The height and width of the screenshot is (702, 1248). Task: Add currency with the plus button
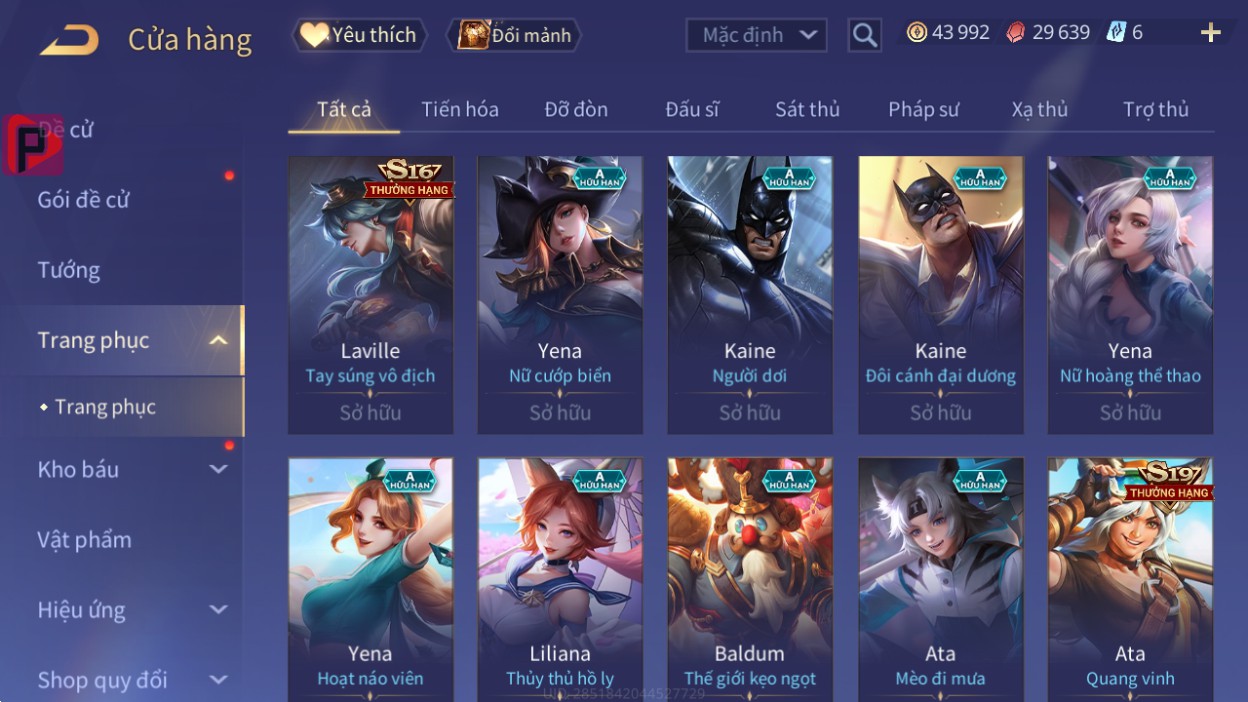click(1210, 33)
